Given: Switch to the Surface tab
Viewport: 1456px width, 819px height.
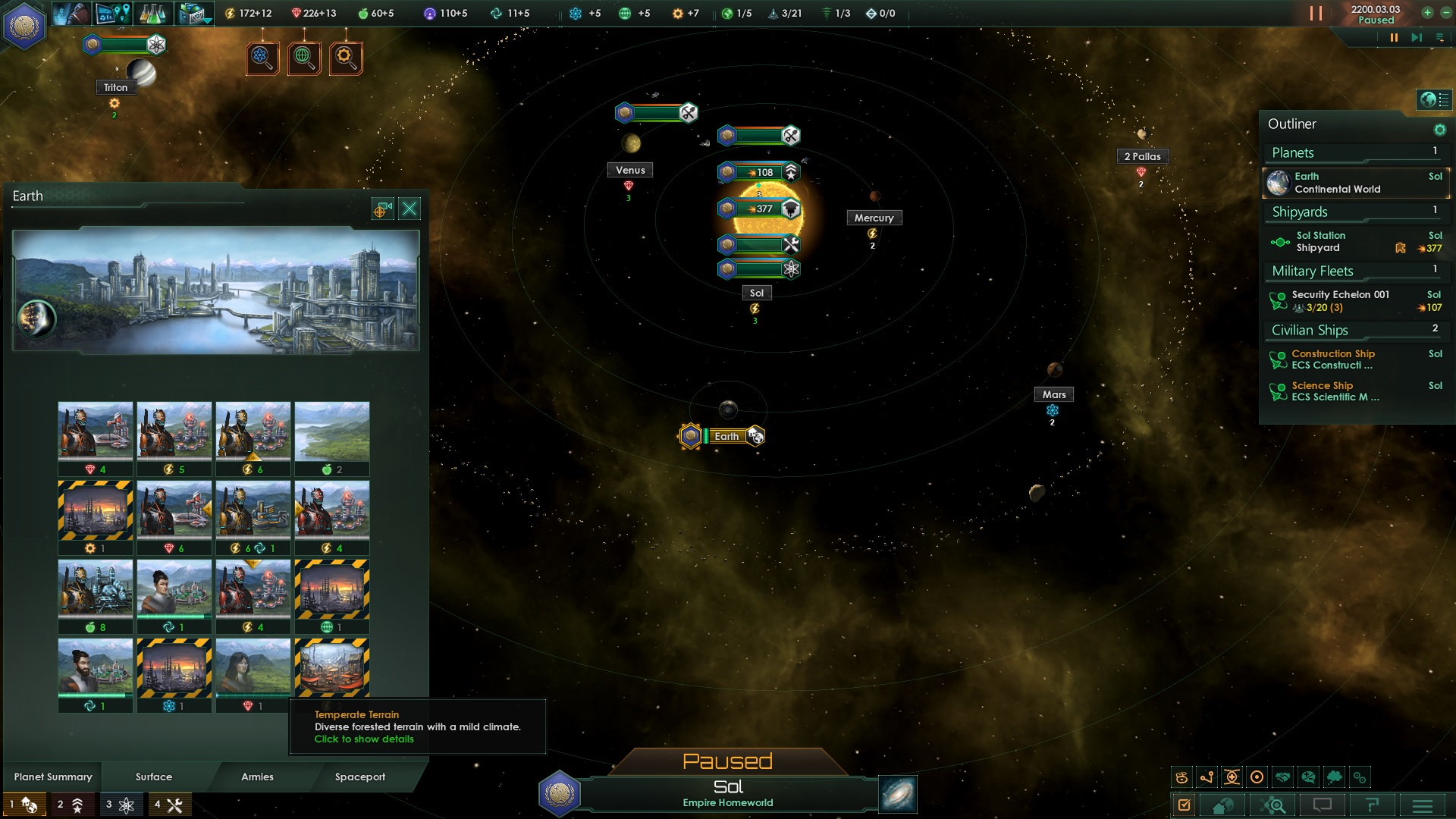Looking at the screenshot, I should (152, 777).
